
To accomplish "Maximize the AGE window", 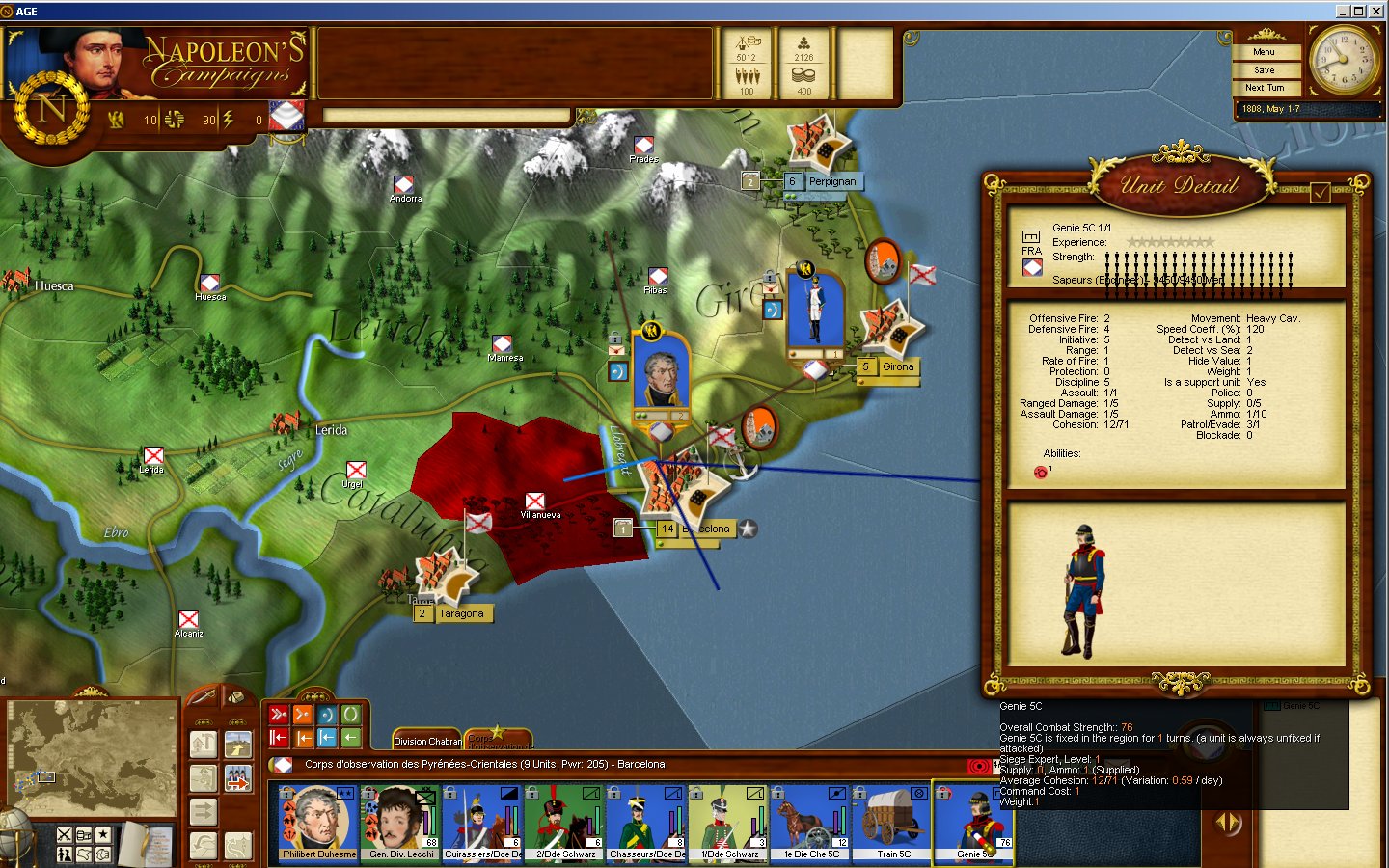I will point(1358,11).
